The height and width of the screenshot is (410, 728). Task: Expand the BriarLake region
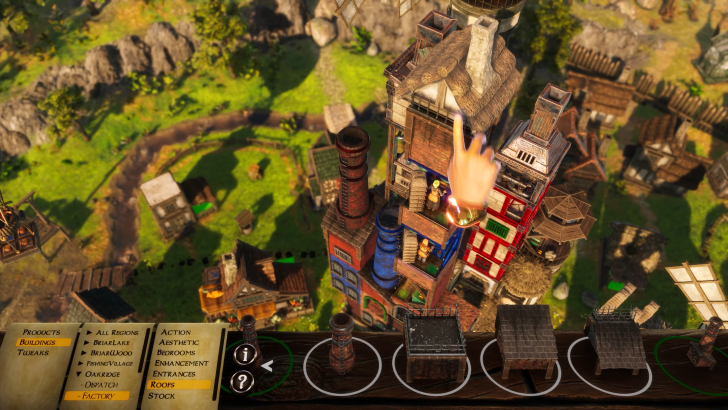point(109,342)
